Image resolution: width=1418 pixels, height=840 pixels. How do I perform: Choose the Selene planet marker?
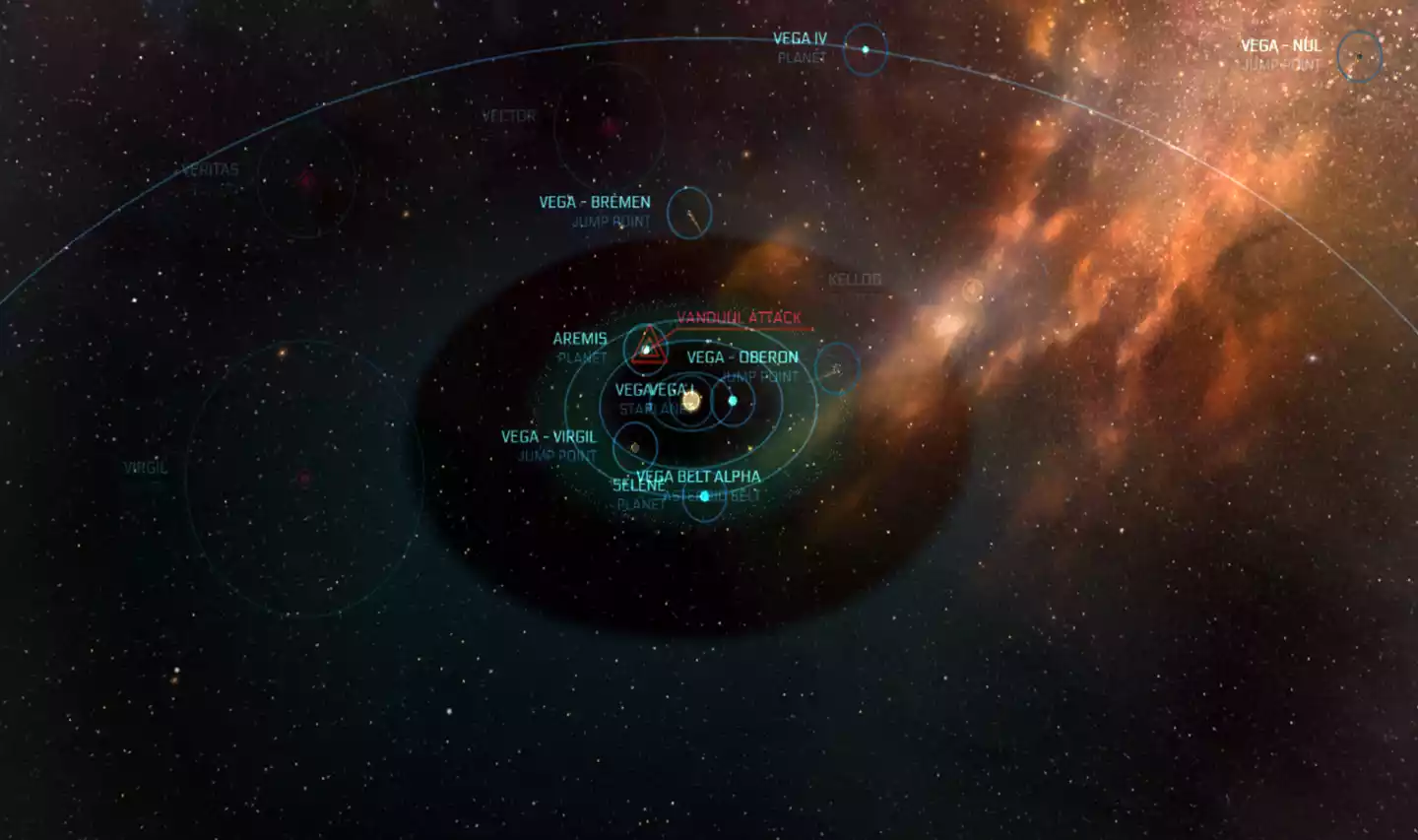[704, 495]
